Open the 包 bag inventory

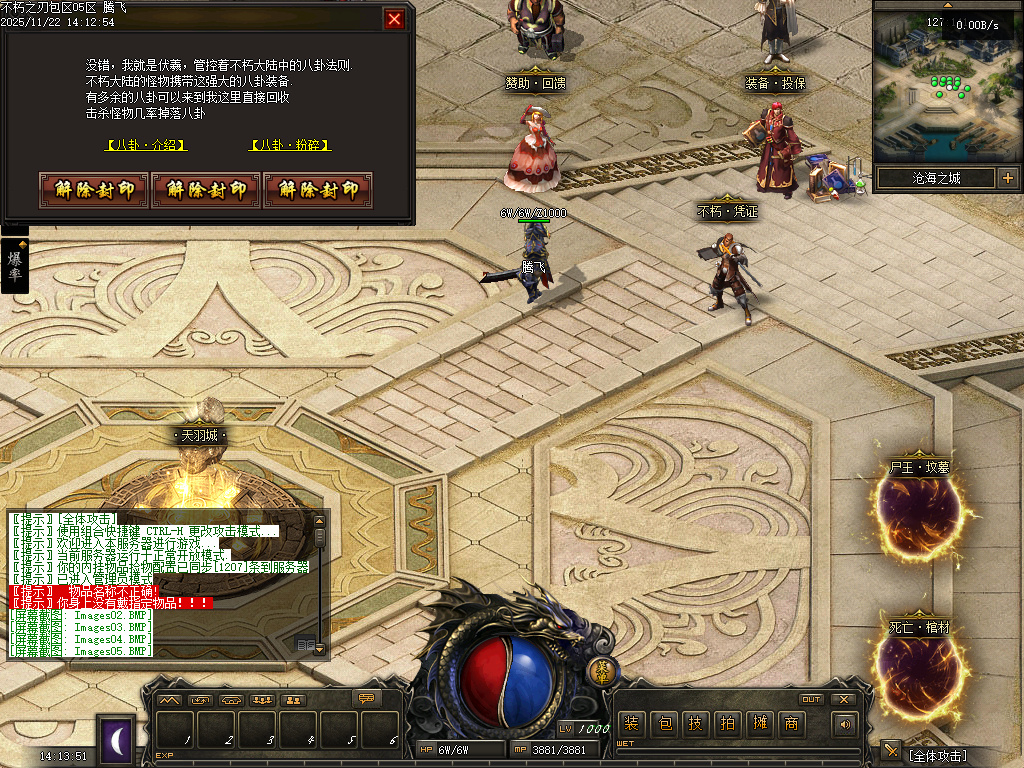pyautogui.click(x=663, y=724)
